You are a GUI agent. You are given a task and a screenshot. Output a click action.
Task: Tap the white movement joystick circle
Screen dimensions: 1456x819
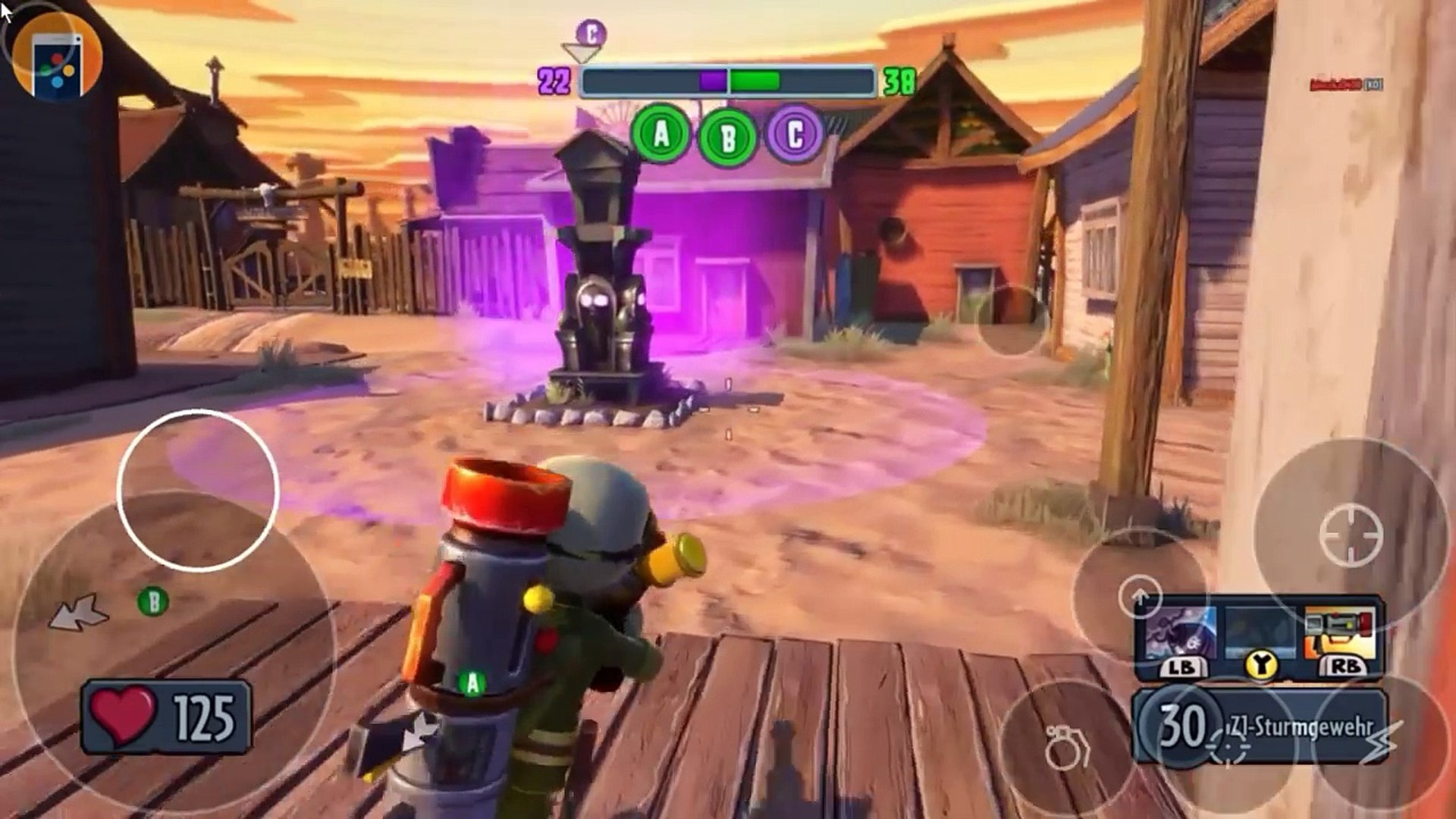[x=198, y=490]
